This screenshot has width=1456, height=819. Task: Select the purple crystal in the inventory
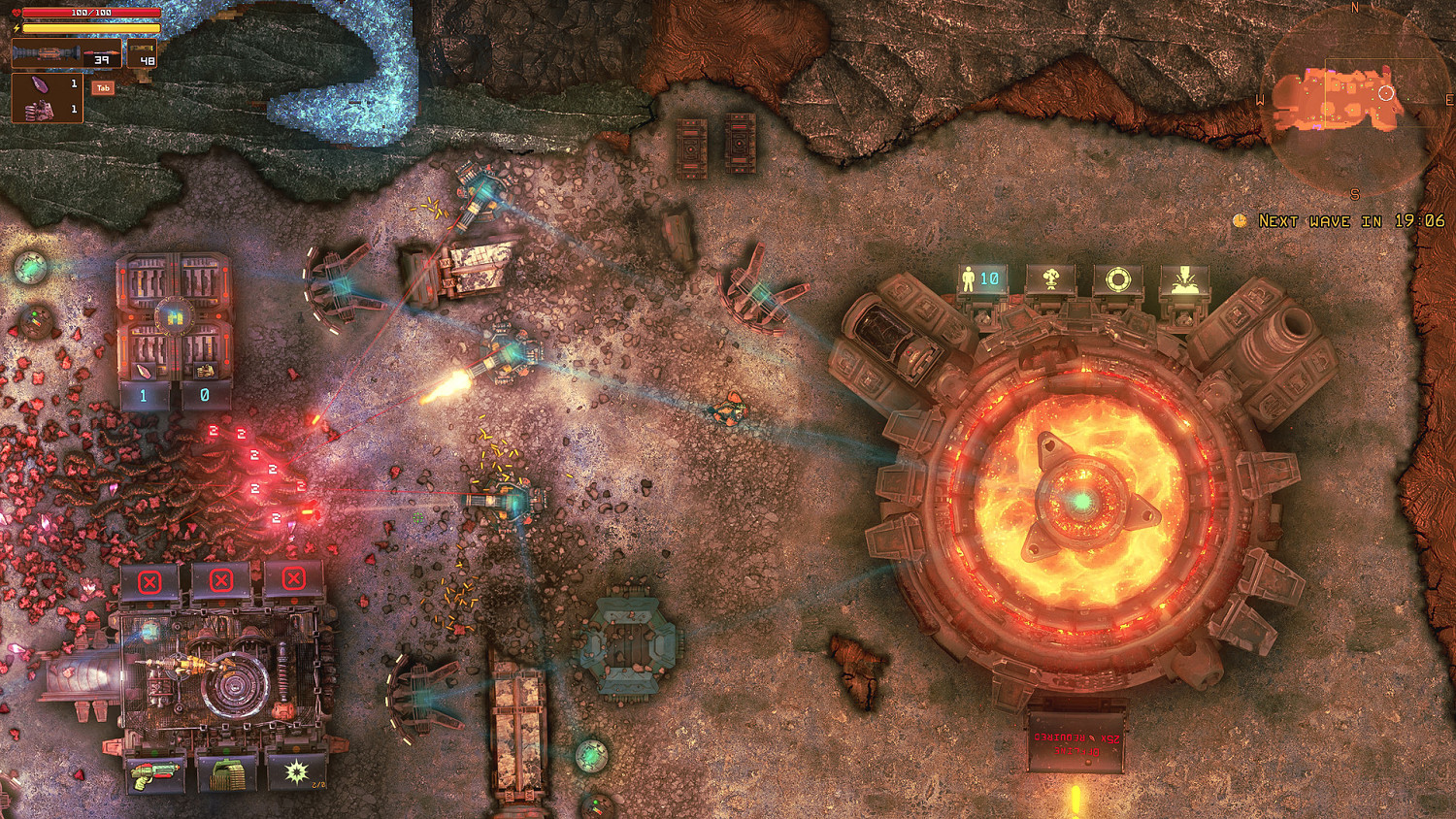[x=39, y=85]
